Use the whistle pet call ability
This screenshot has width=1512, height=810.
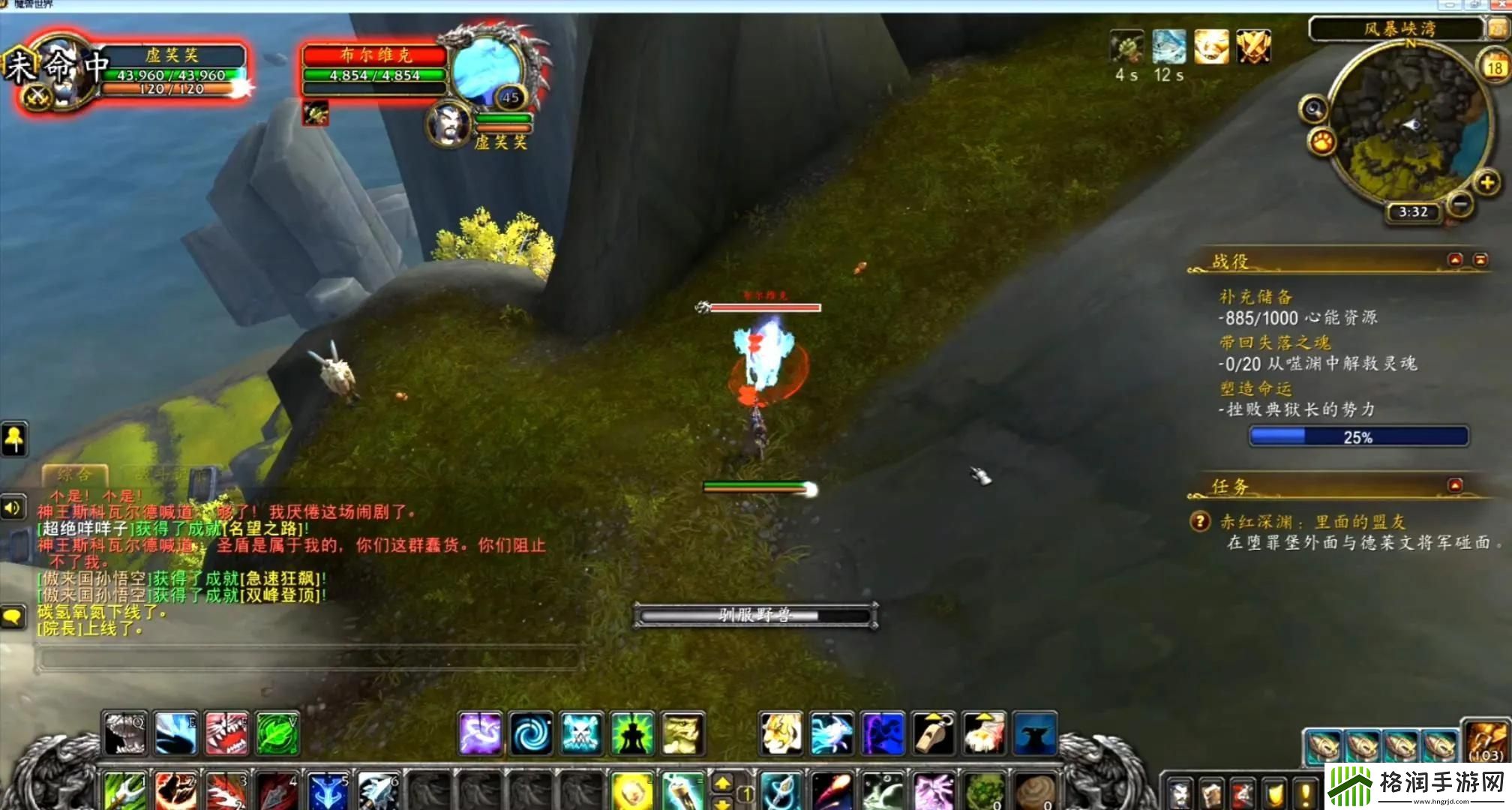[x=934, y=733]
